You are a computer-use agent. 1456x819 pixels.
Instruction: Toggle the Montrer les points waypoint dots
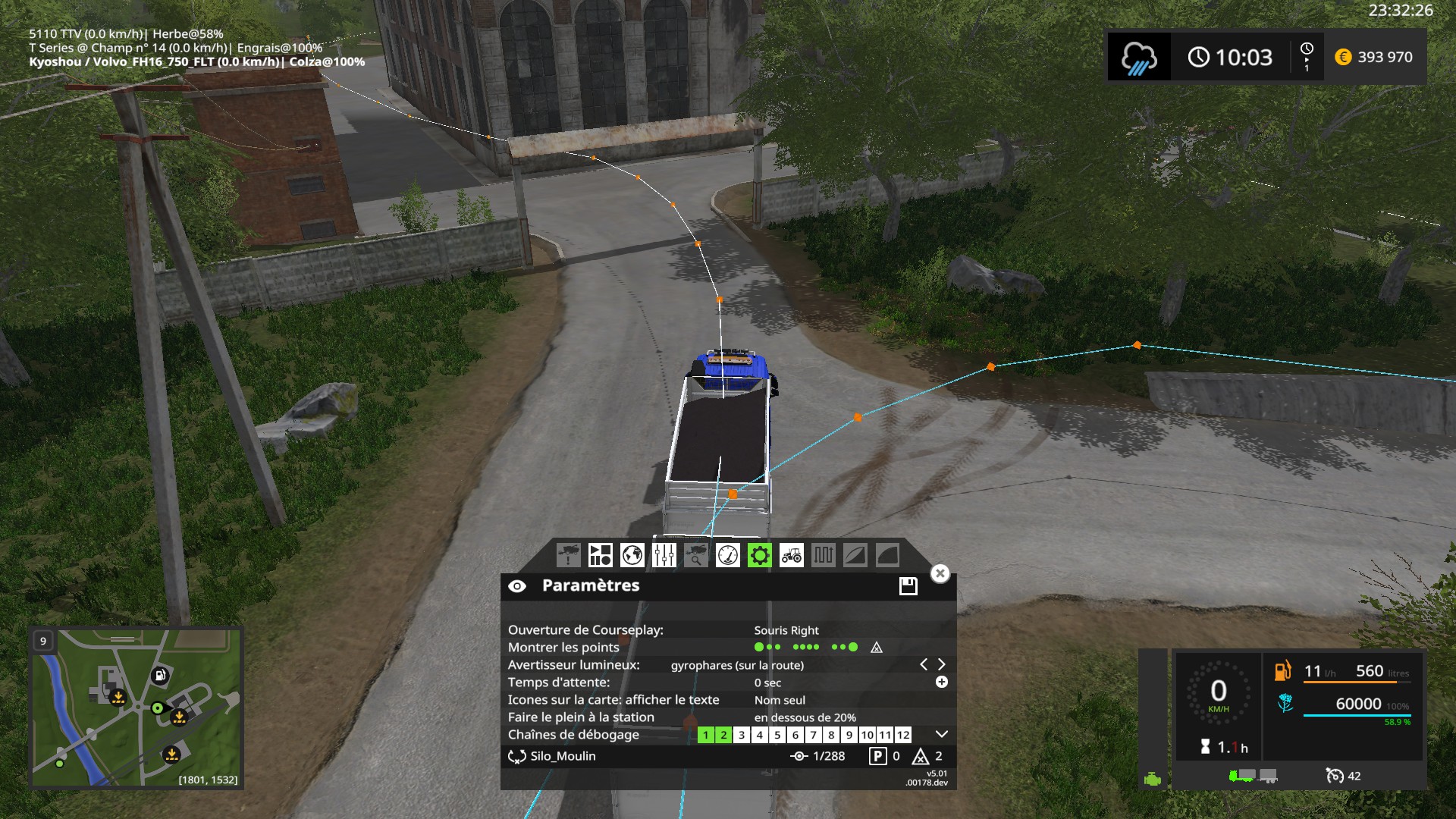[x=766, y=647]
